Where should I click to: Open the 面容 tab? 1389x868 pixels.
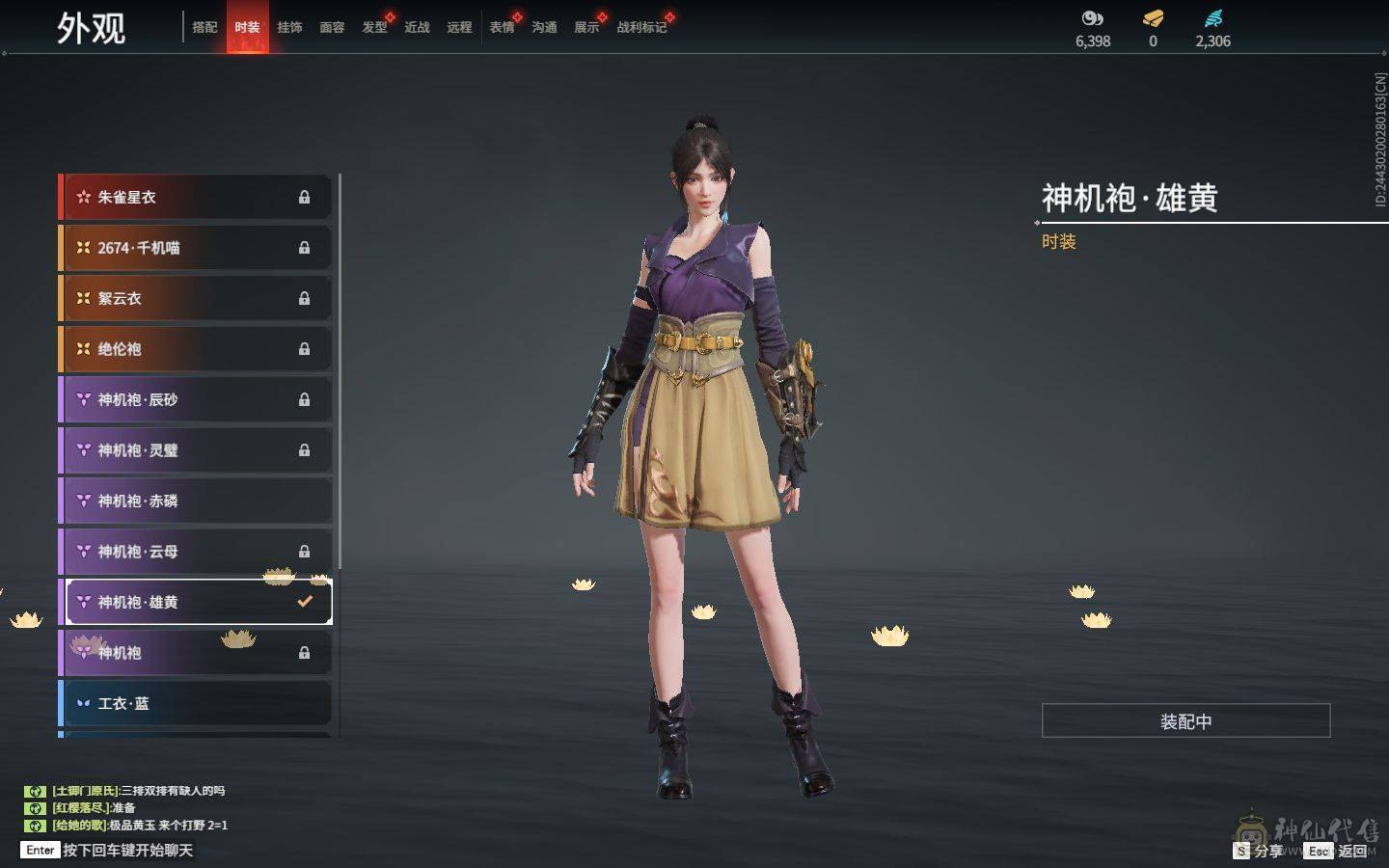click(332, 28)
